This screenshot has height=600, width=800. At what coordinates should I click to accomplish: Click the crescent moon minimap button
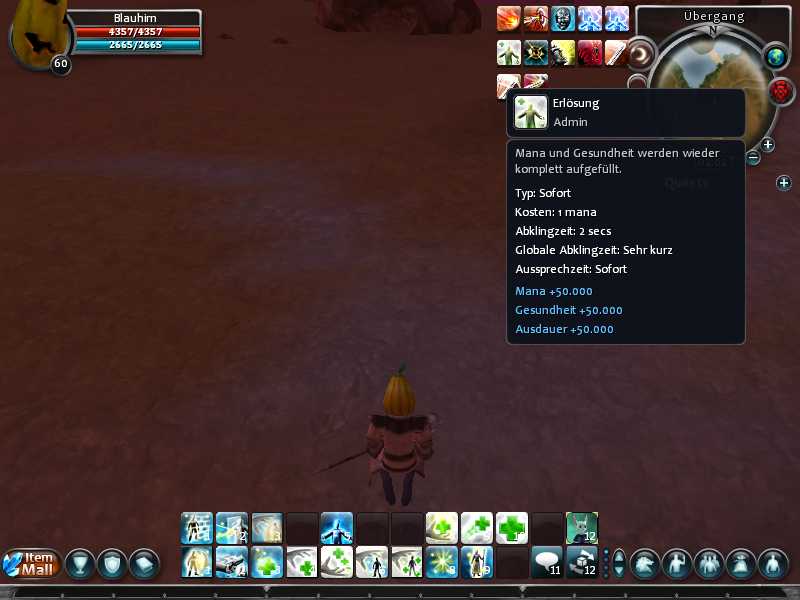tap(640, 53)
